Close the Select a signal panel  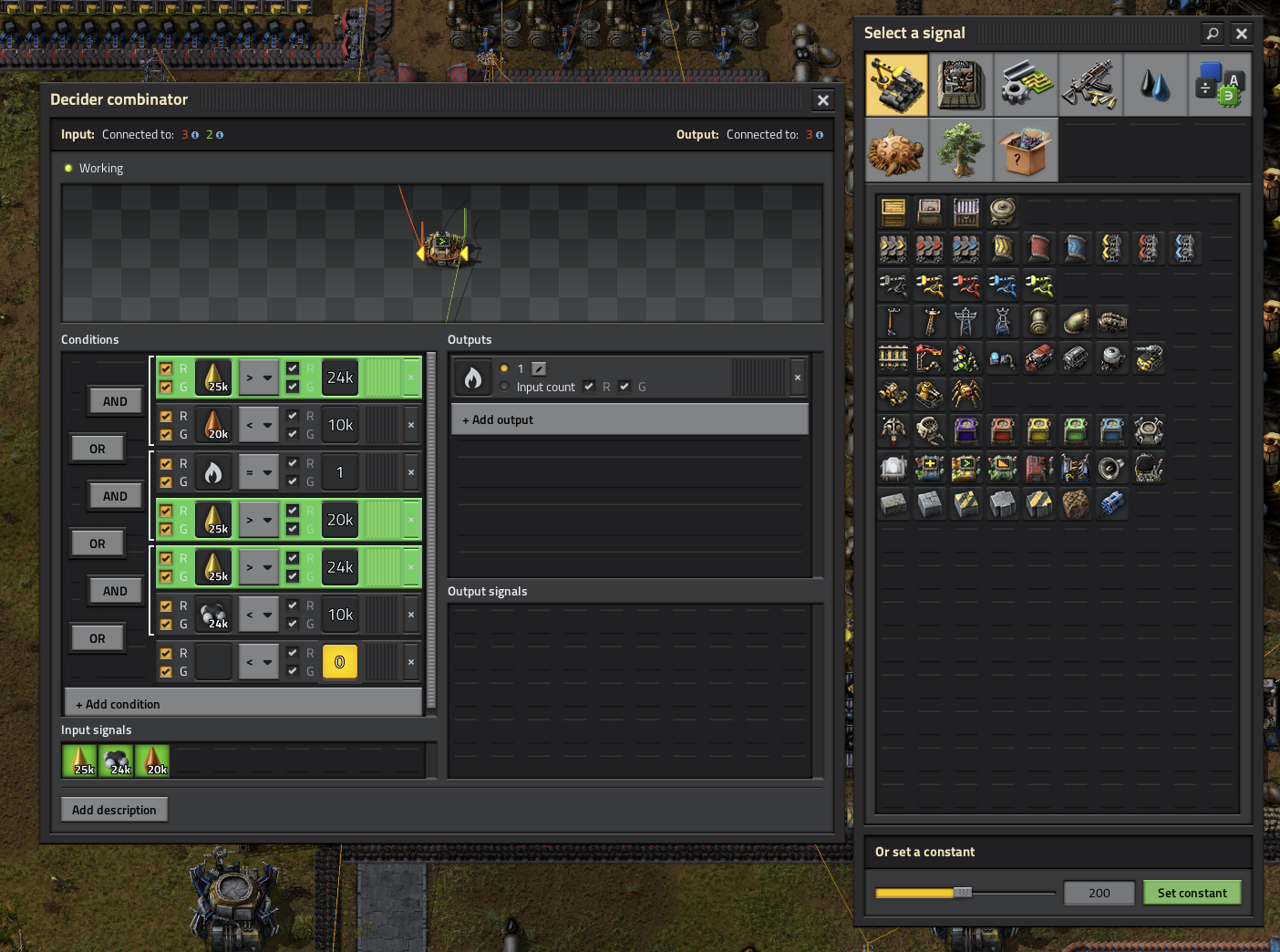click(1241, 34)
